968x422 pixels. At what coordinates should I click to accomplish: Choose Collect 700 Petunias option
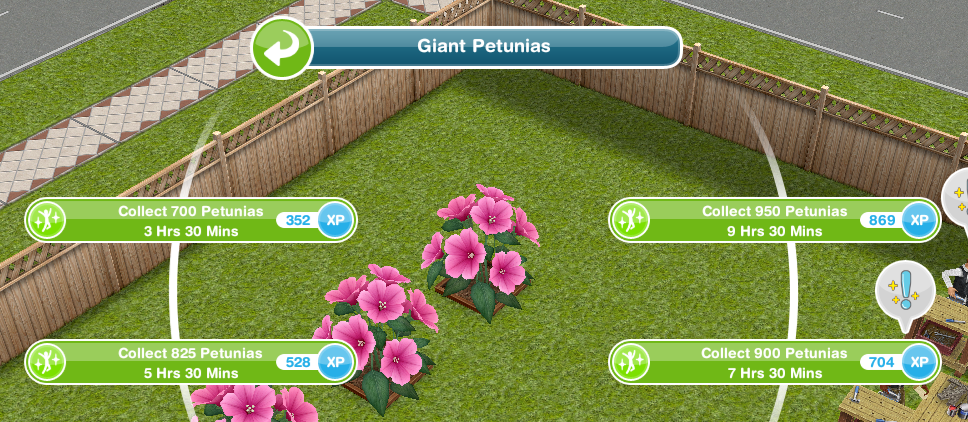[x=190, y=221]
